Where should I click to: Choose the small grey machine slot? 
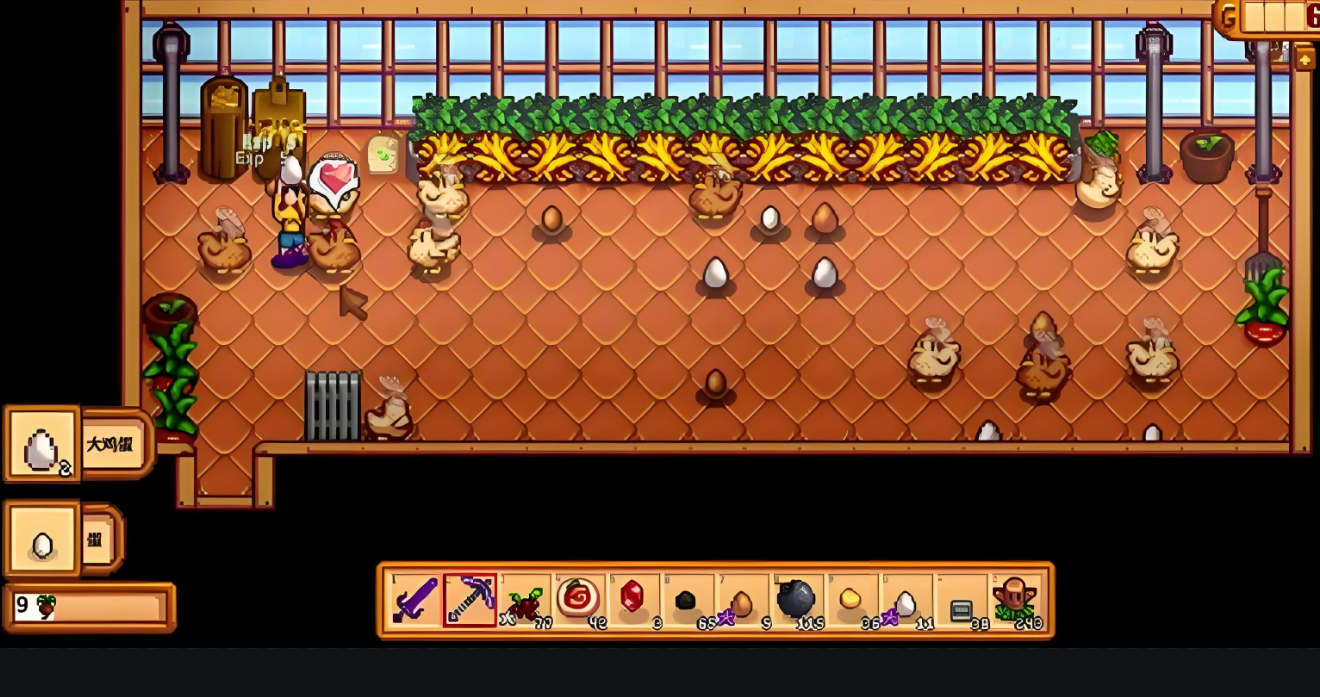[x=960, y=600]
